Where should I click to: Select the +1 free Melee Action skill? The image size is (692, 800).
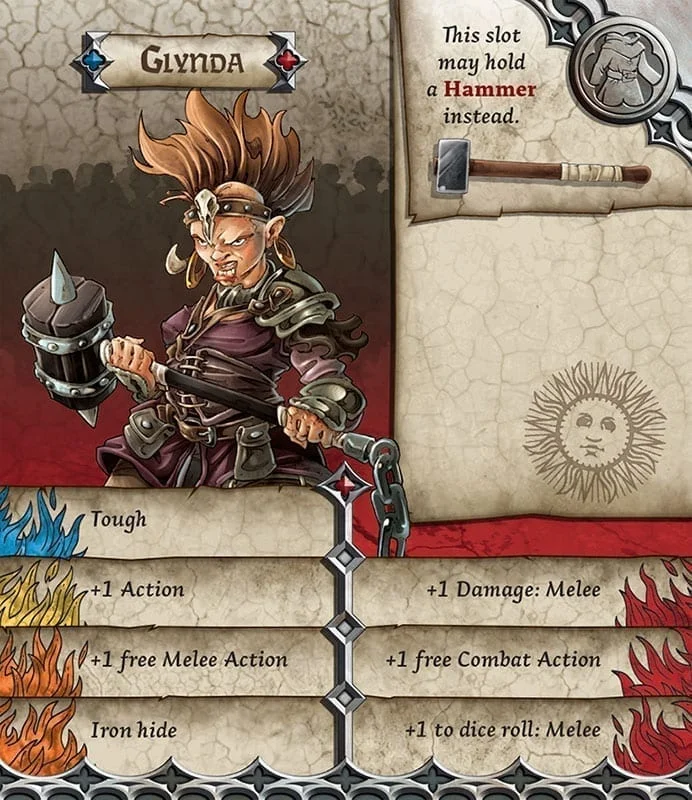click(188, 659)
